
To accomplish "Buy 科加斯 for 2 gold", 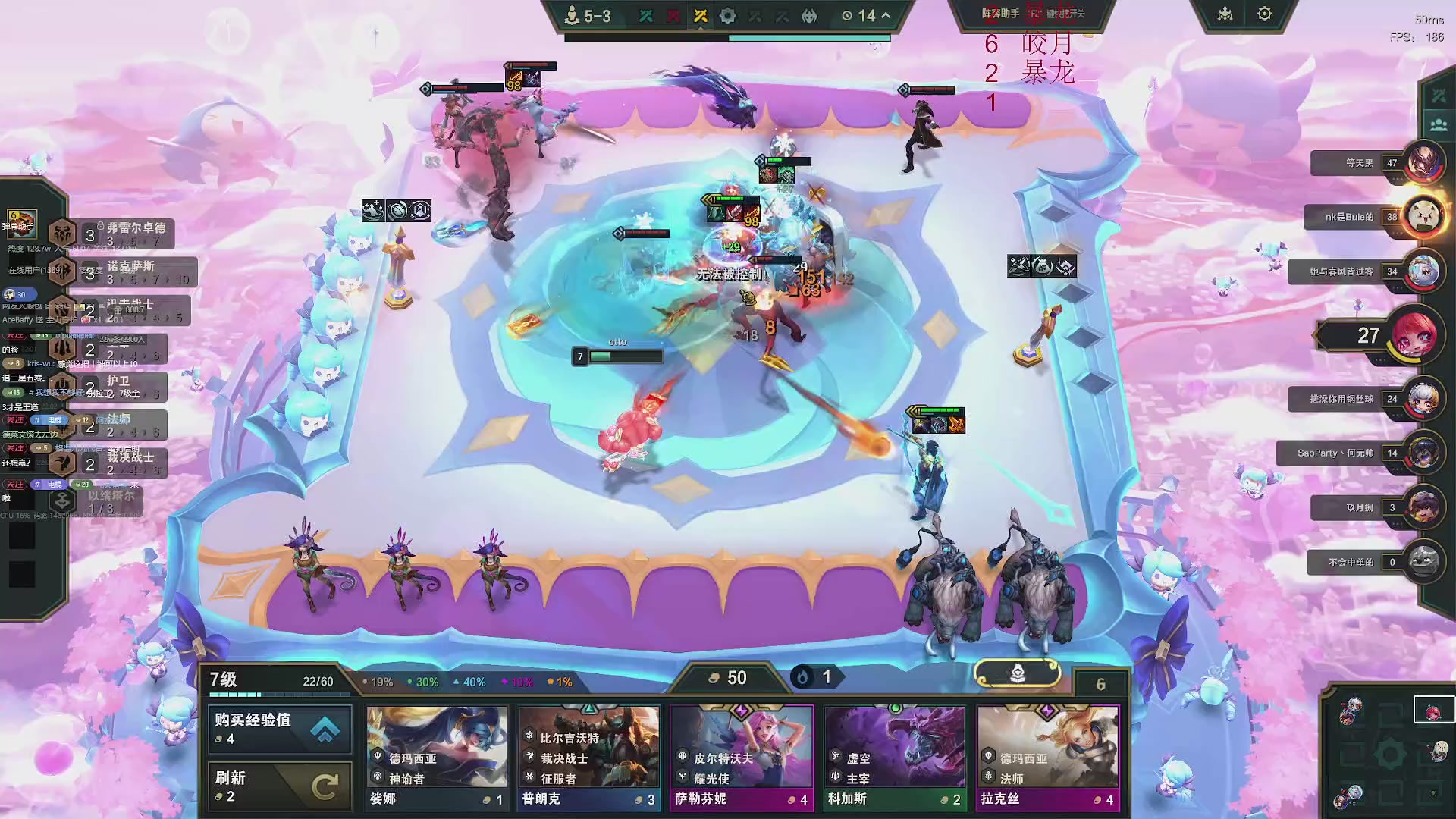I will click(895, 758).
